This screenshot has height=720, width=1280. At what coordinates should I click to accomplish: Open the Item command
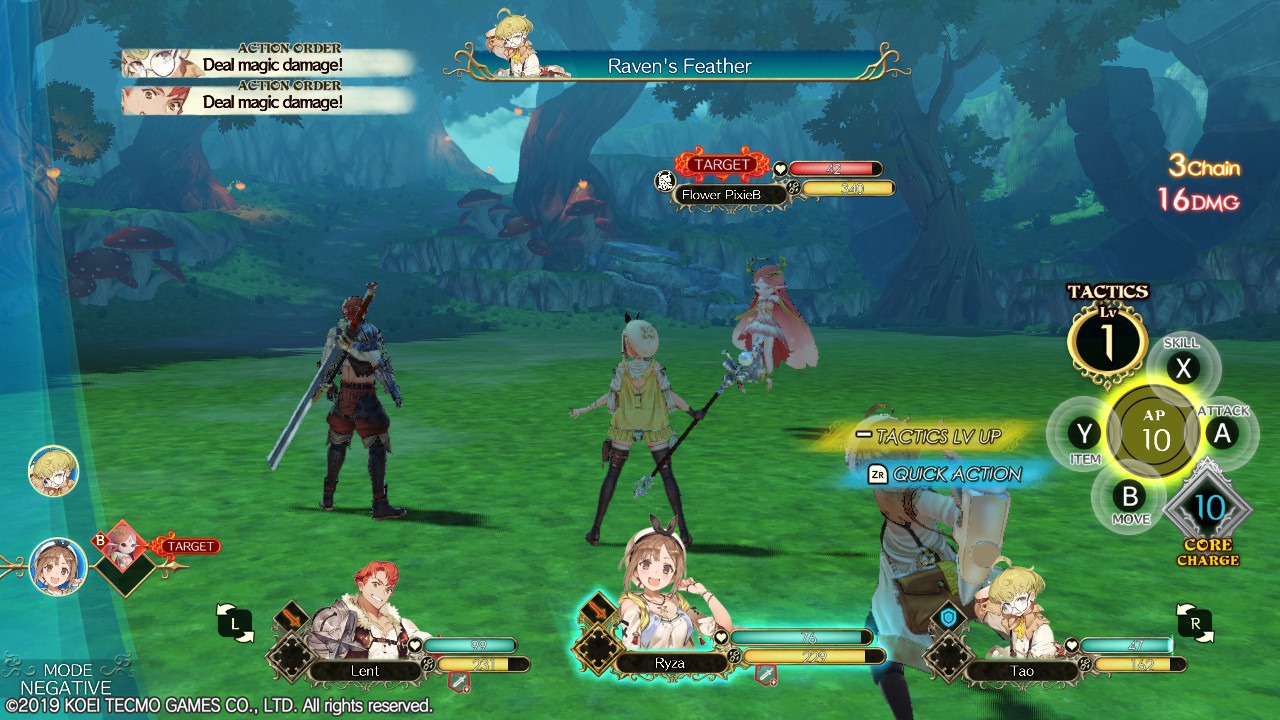[x=1084, y=434]
